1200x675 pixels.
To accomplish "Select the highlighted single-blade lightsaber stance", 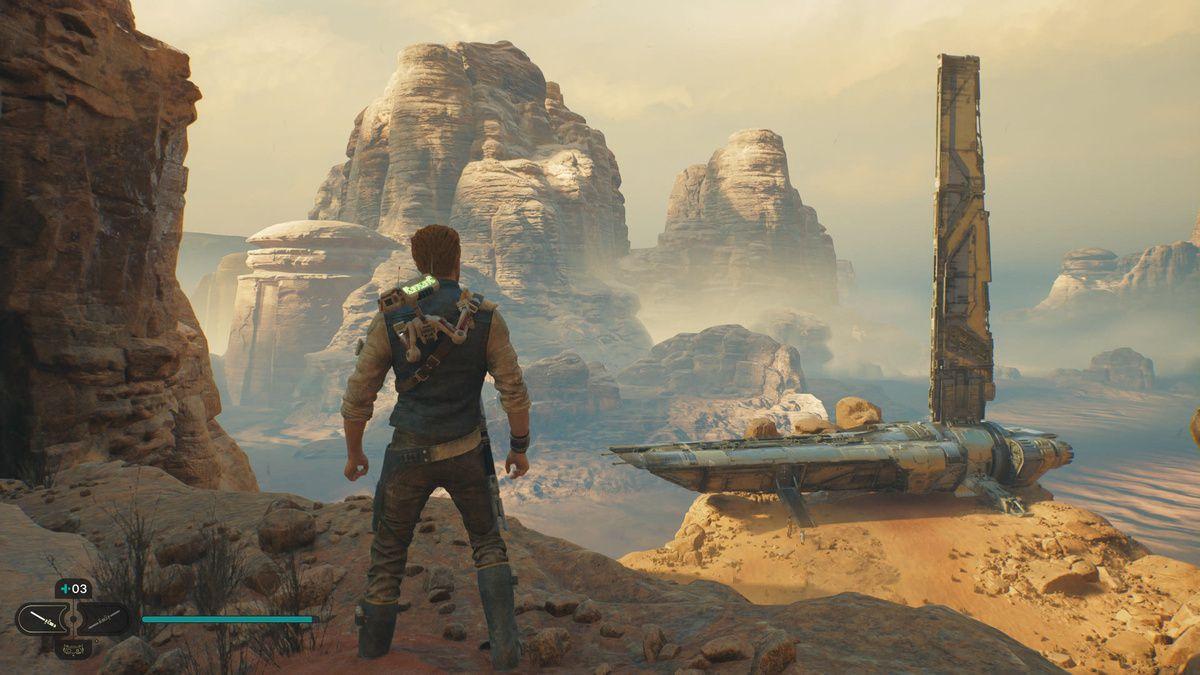I will tap(40, 619).
